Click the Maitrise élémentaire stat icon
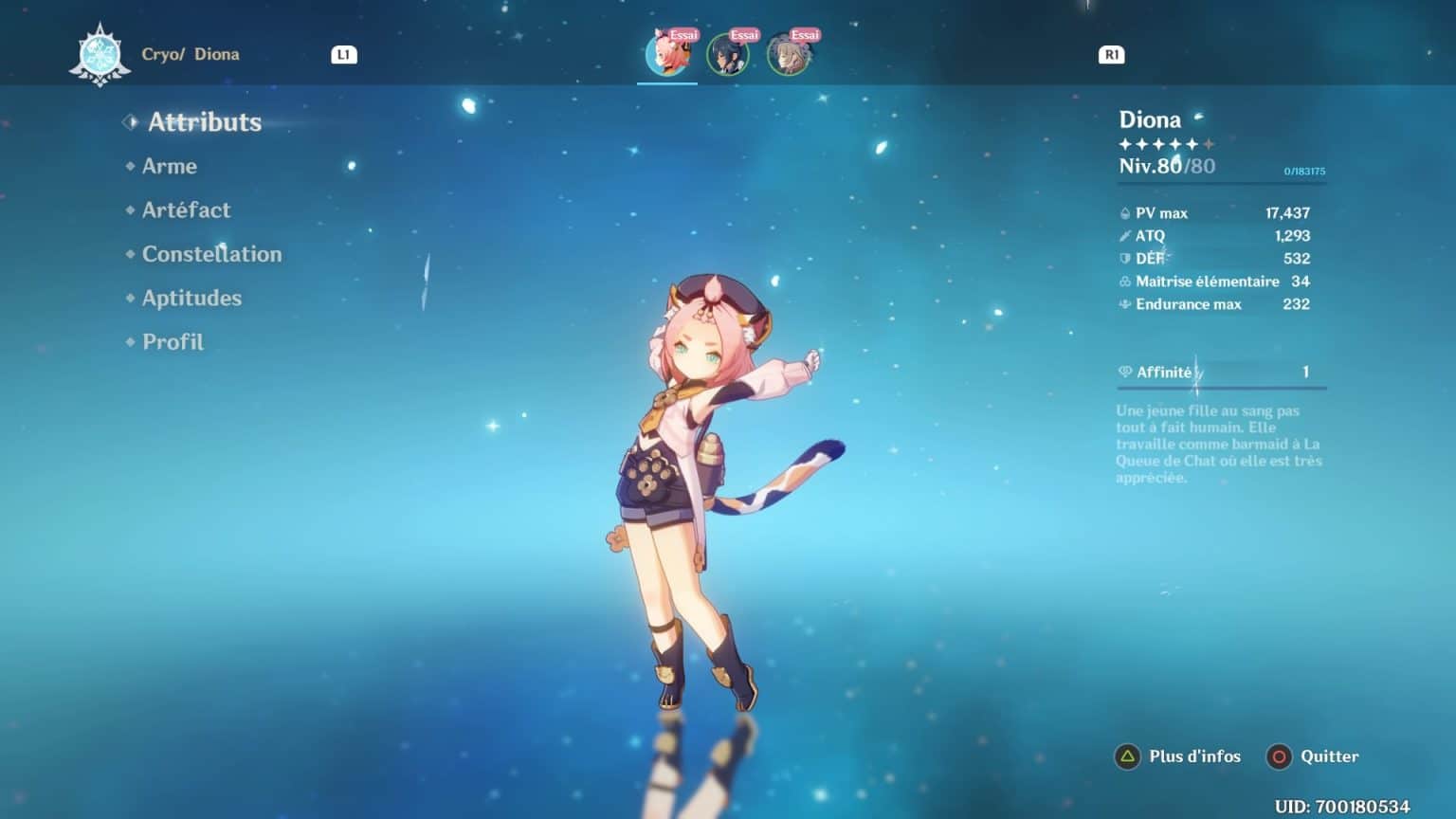This screenshot has height=819, width=1456. [x=1124, y=282]
